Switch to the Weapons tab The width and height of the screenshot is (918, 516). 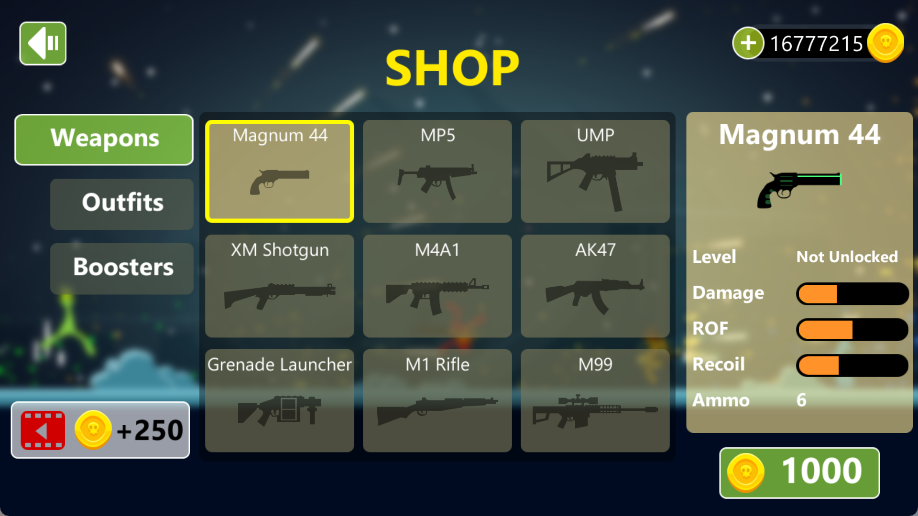[x=104, y=139]
